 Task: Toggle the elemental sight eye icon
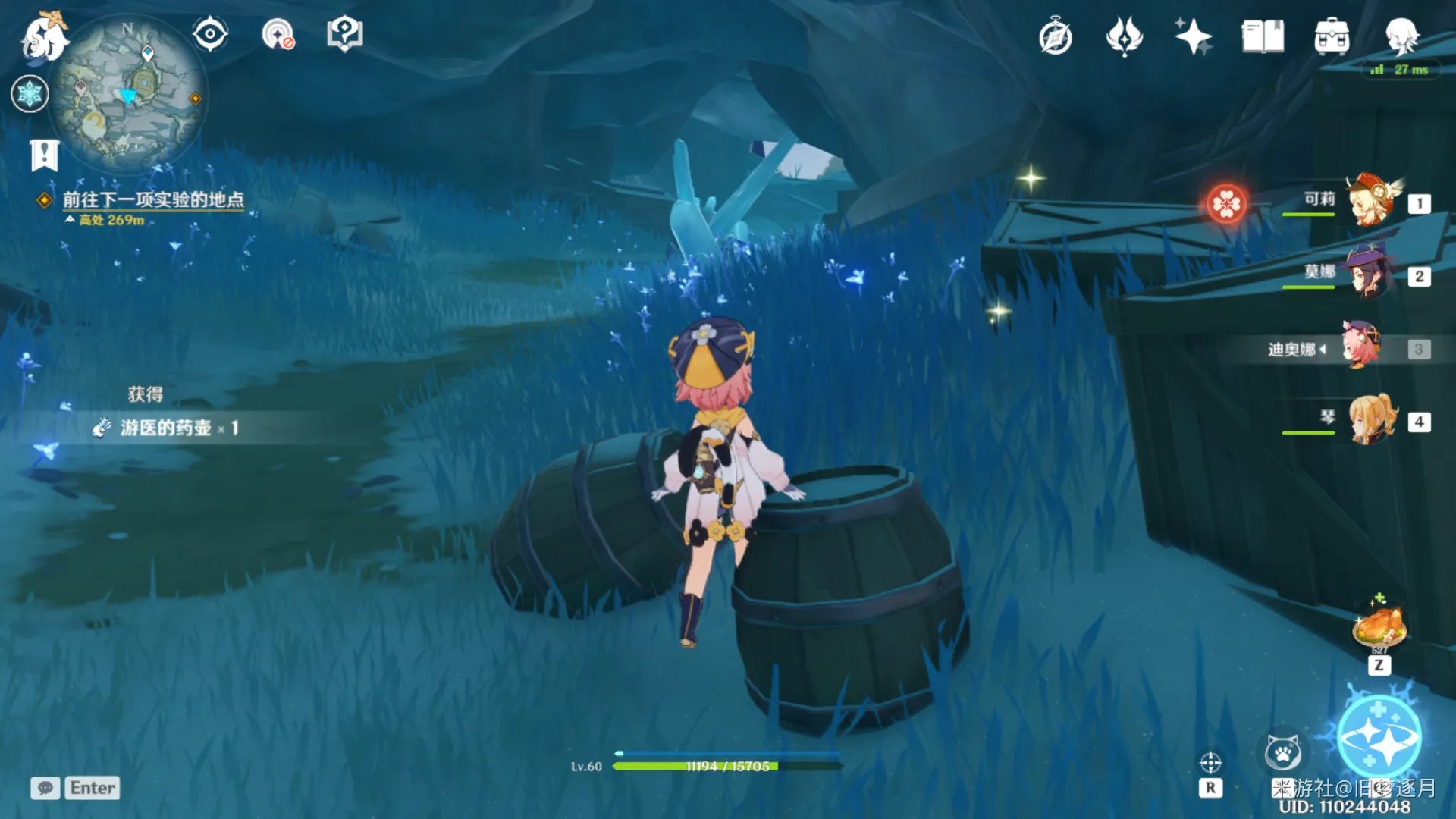(x=209, y=35)
